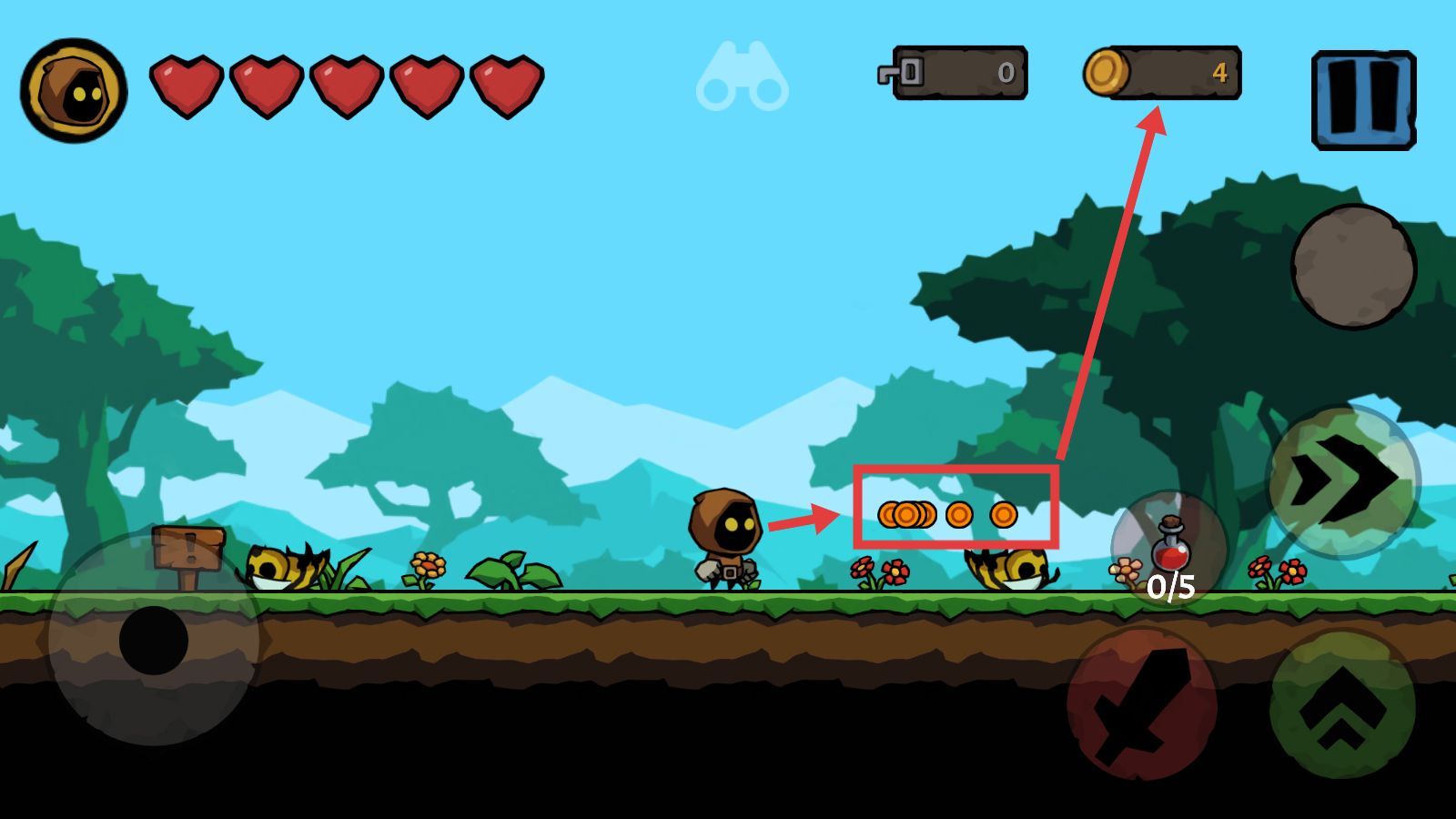
Task: Click the hooded hero portrait
Action: 74,91
